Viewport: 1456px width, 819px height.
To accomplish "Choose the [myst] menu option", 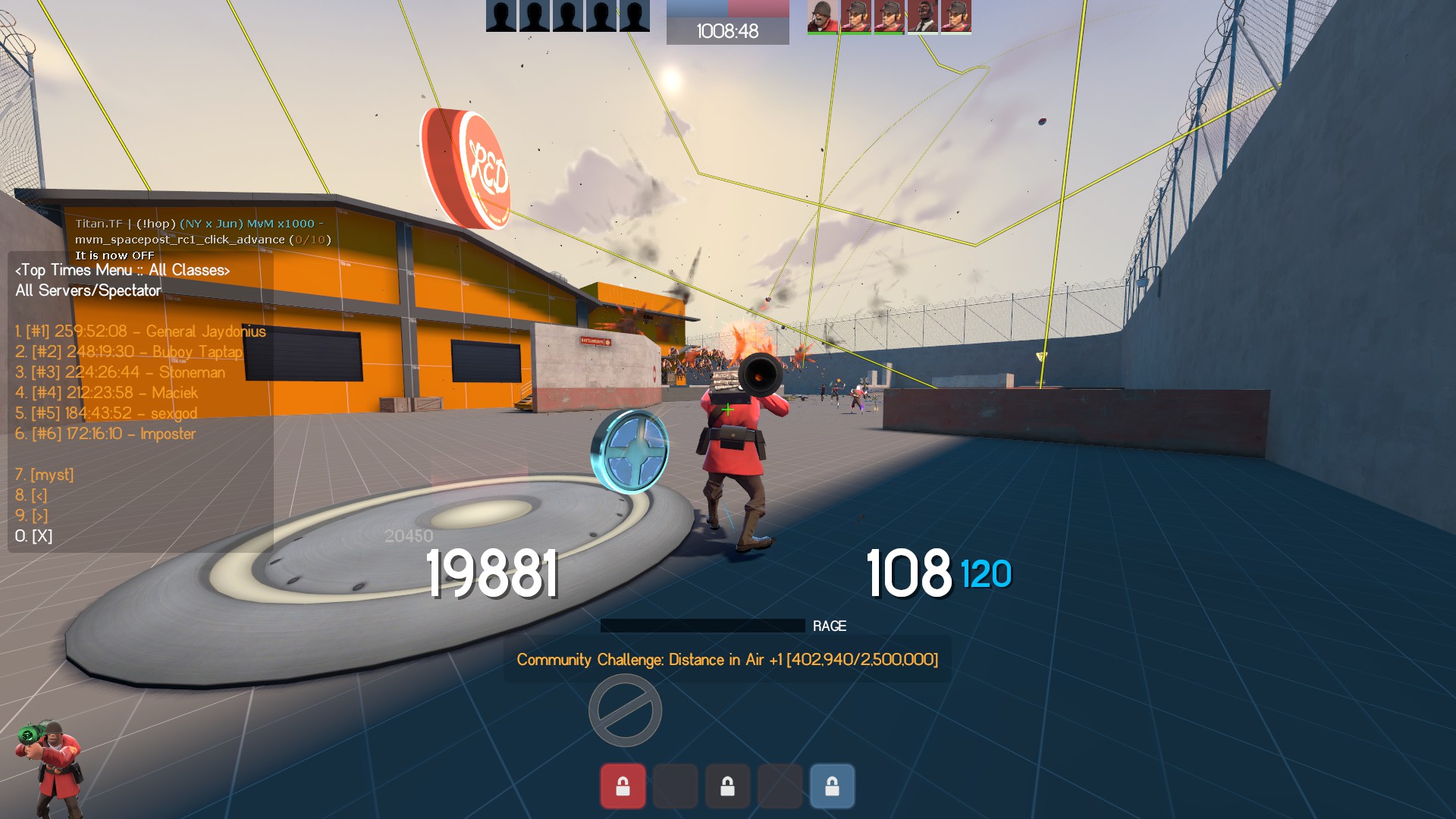I will pos(45,475).
